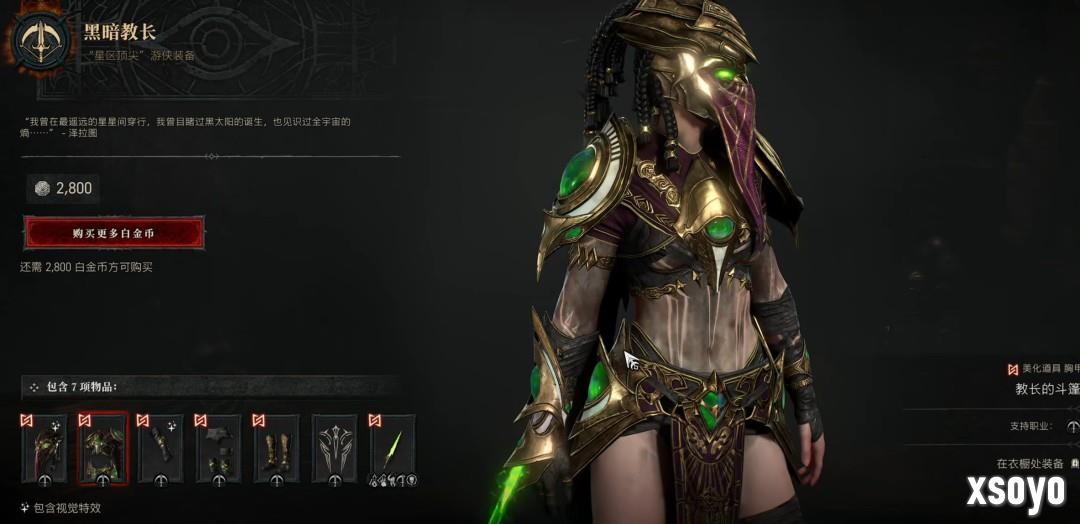Image resolution: width=1080 pixels, height=524 pixels.
Task: Select the gloves item thumbnail
Action: tap(161, 449)
